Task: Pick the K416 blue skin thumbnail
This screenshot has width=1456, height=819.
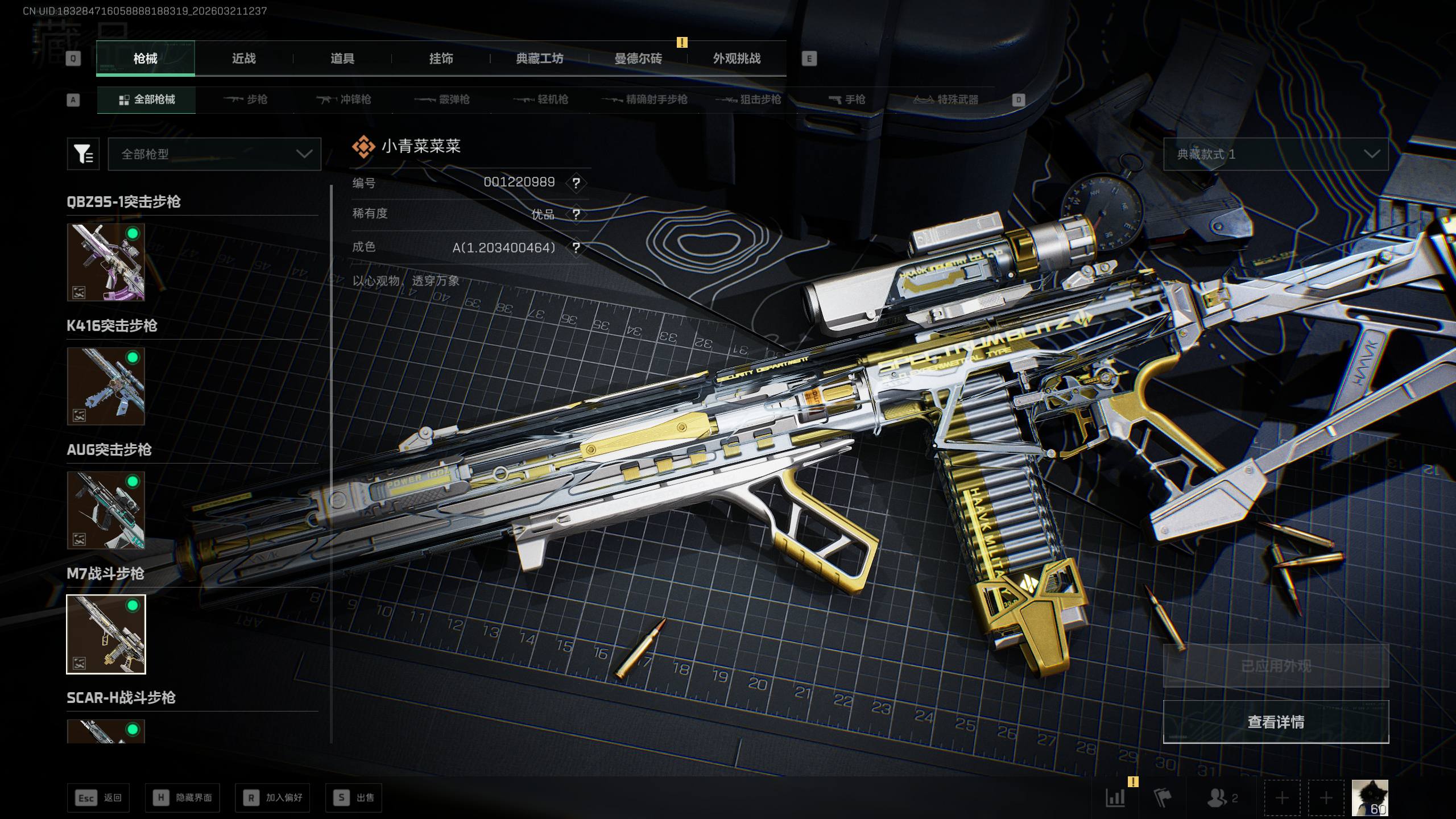Action: coord(106,386)
